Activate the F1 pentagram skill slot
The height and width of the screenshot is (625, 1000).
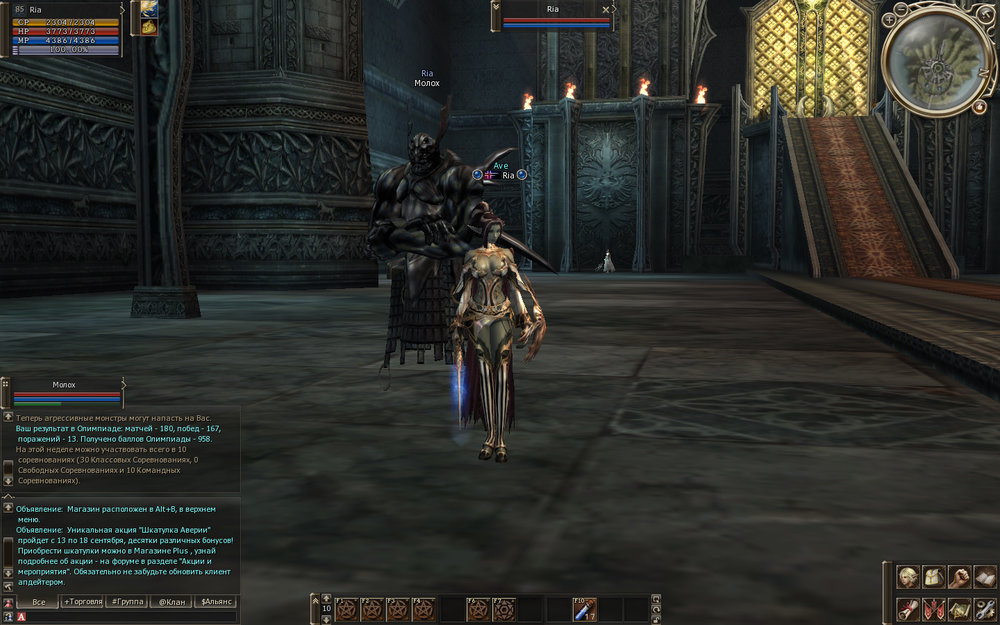point(346,608)
